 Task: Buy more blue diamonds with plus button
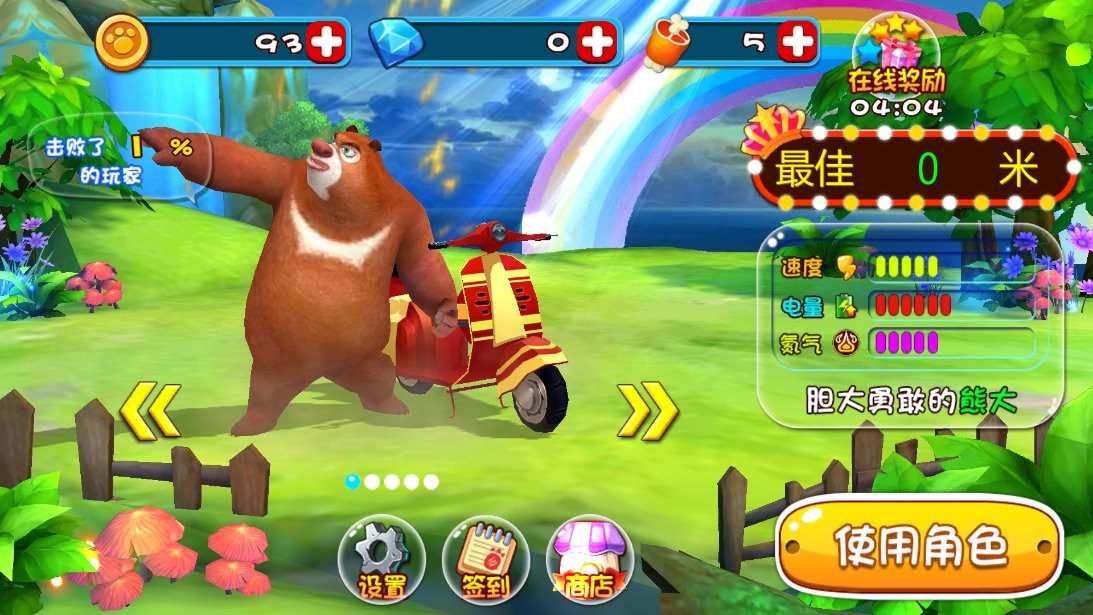click(x=596, y=42)
